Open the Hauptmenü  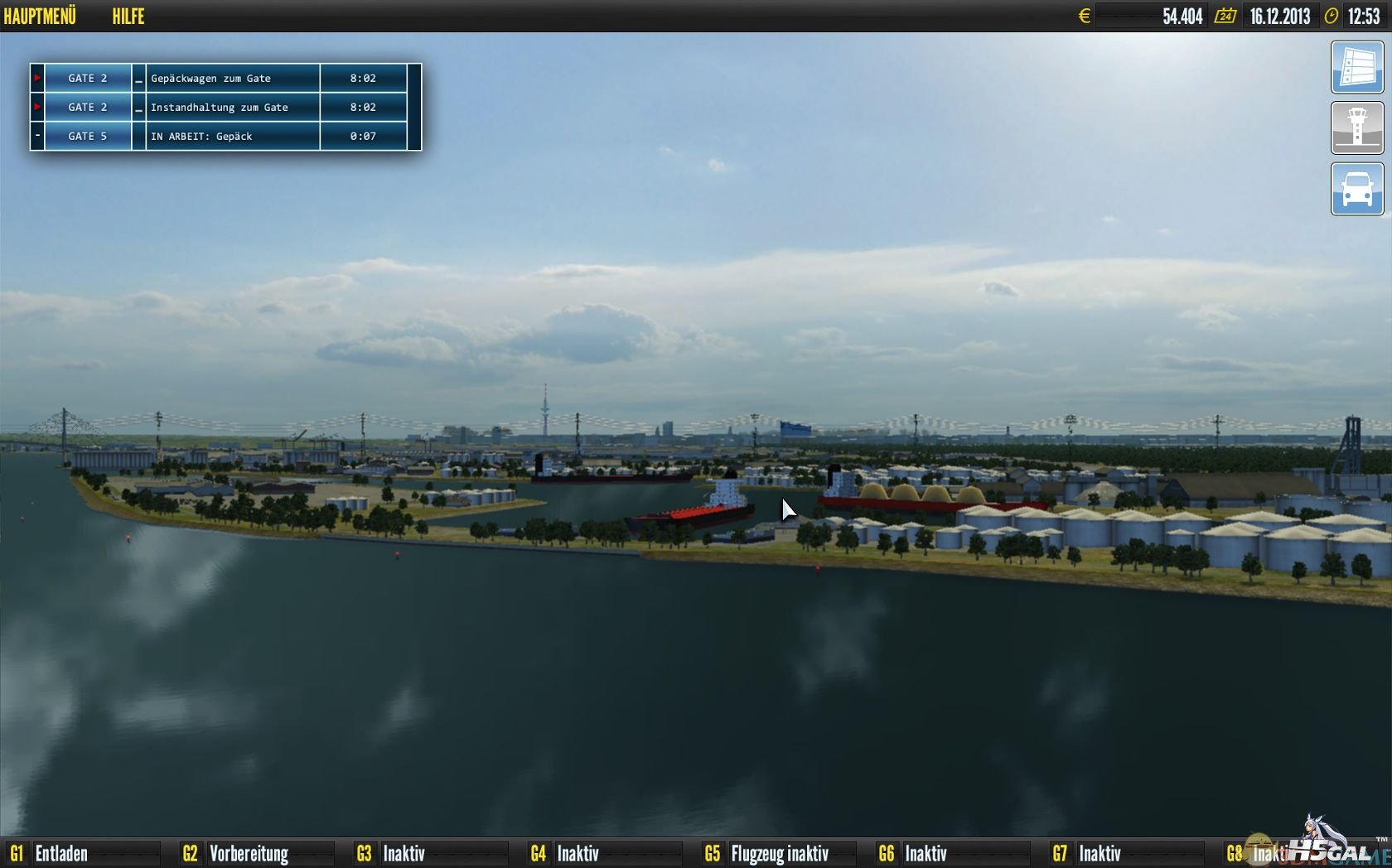point(40,16)
